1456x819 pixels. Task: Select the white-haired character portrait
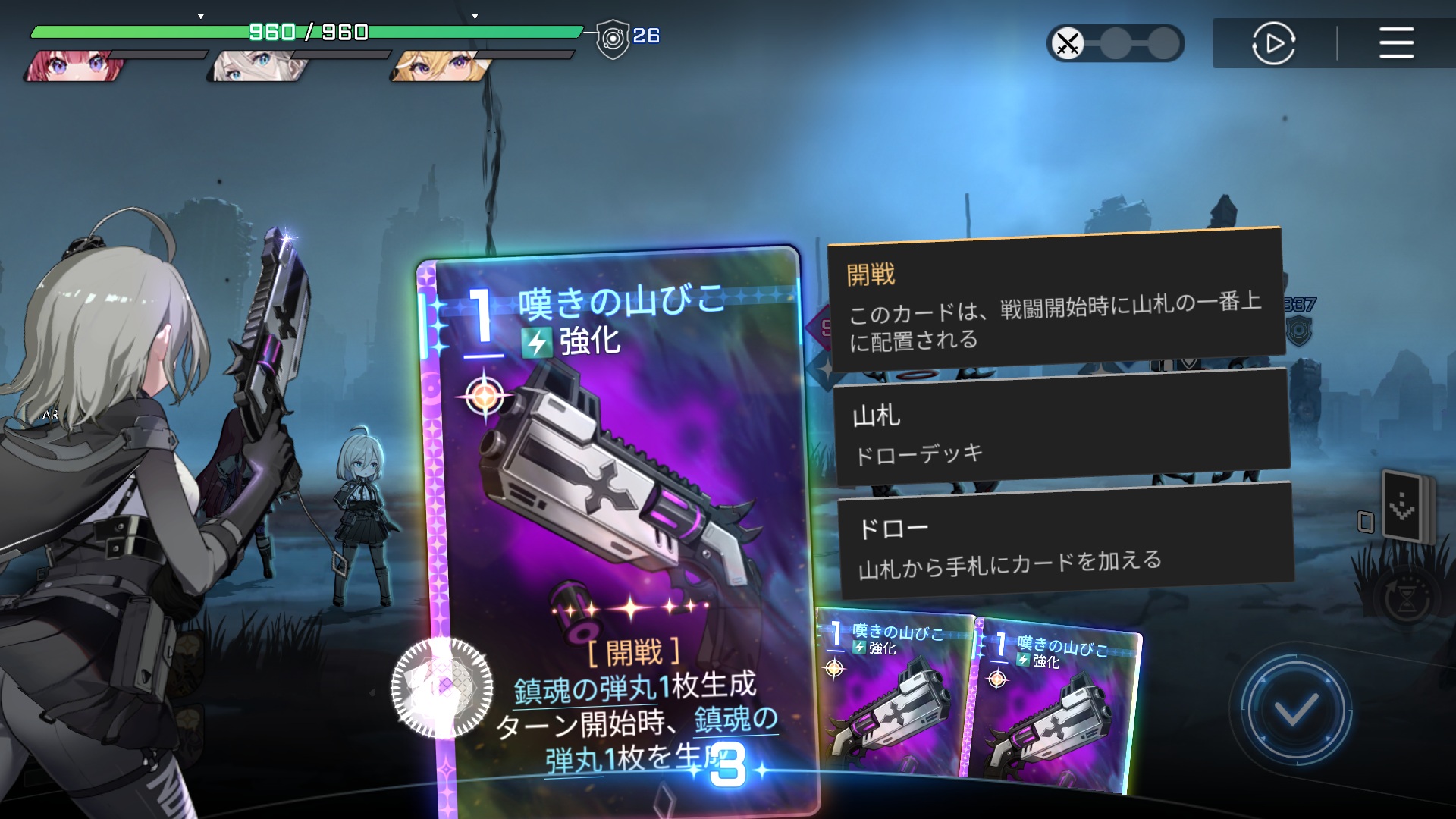click(256, 66)
